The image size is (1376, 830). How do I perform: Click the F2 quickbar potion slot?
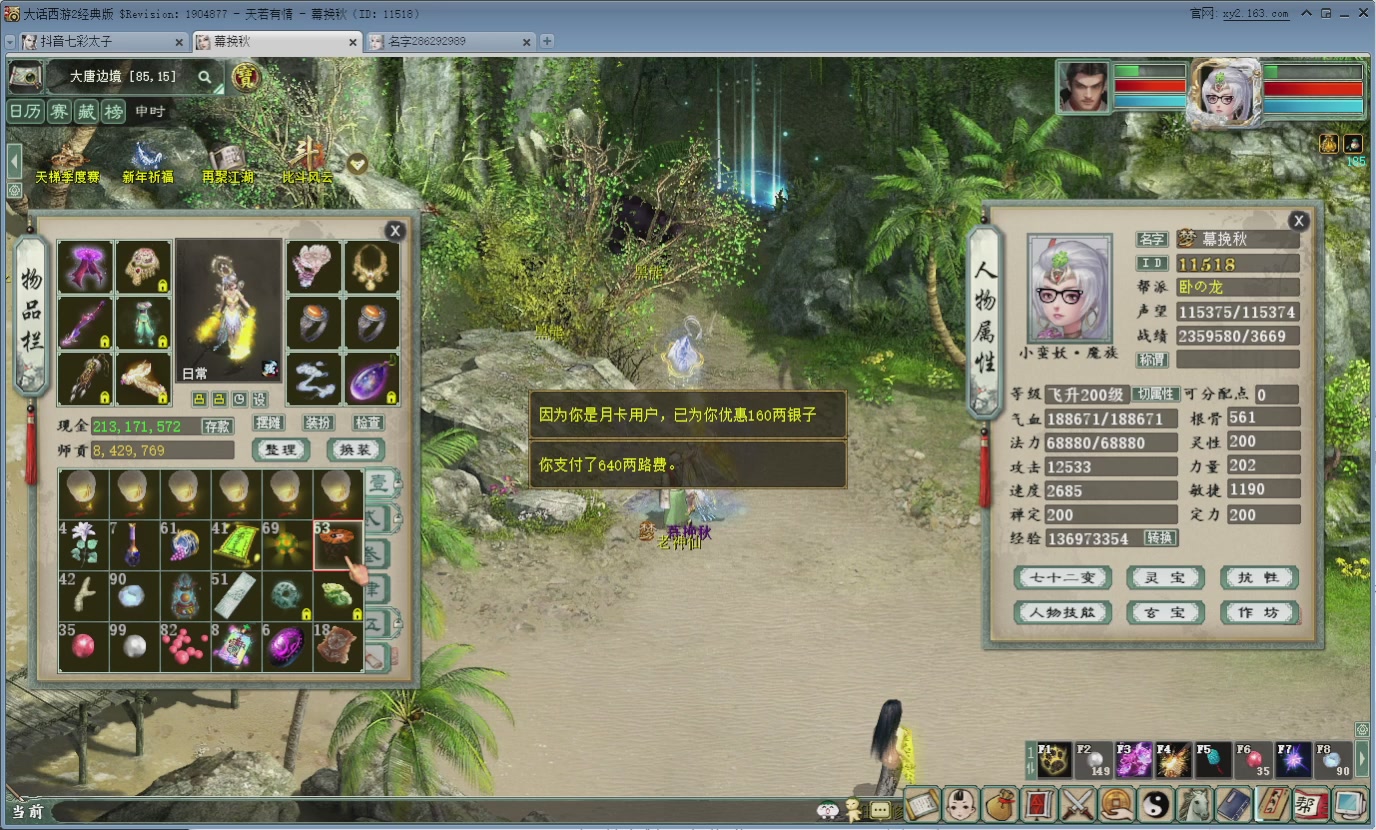(x=1093, y=760)
